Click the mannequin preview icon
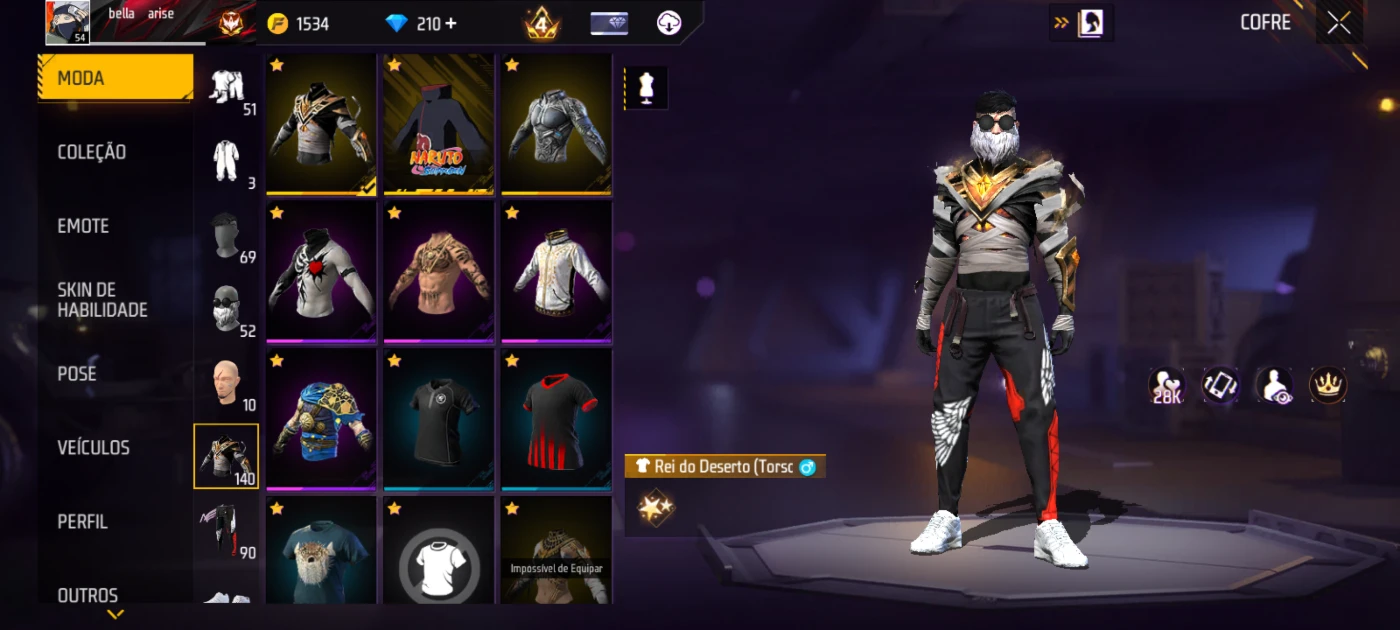The height and width of the screenshot is (630, 1400). point(645,88)
